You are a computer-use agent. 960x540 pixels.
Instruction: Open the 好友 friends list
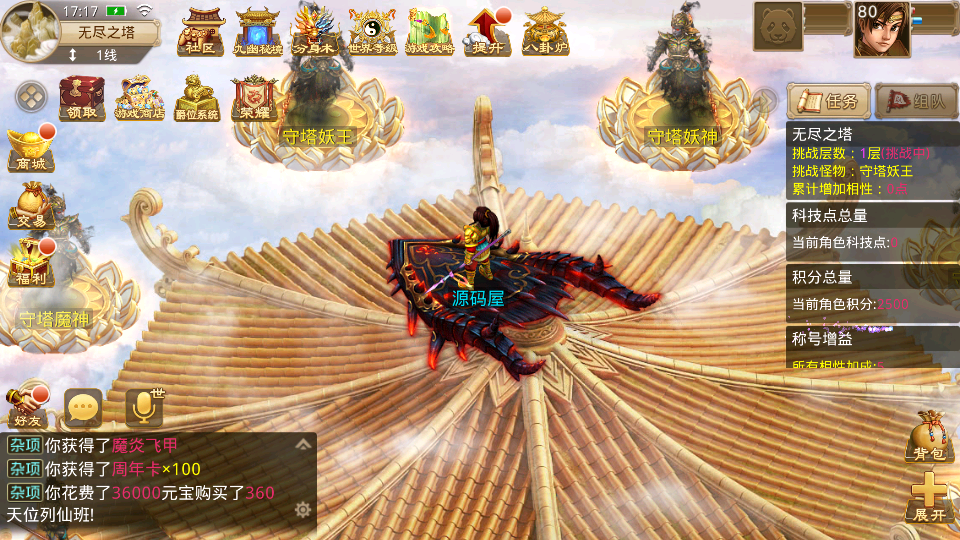(x=27, y=406)
